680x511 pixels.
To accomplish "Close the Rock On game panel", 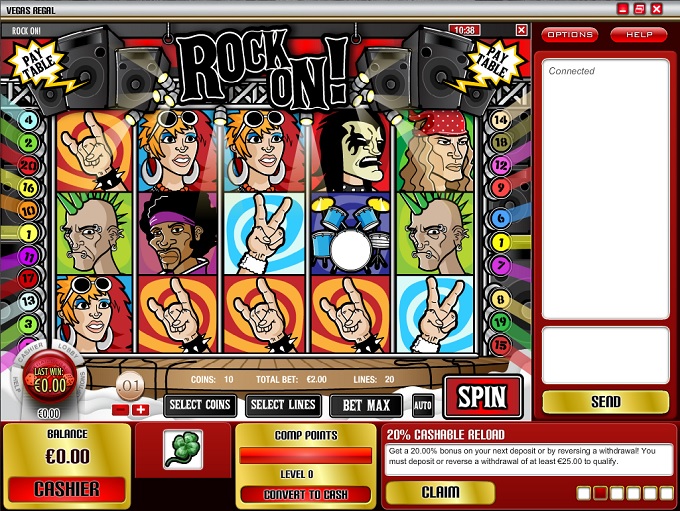I will pyautogui.click(x=521, y=30).
